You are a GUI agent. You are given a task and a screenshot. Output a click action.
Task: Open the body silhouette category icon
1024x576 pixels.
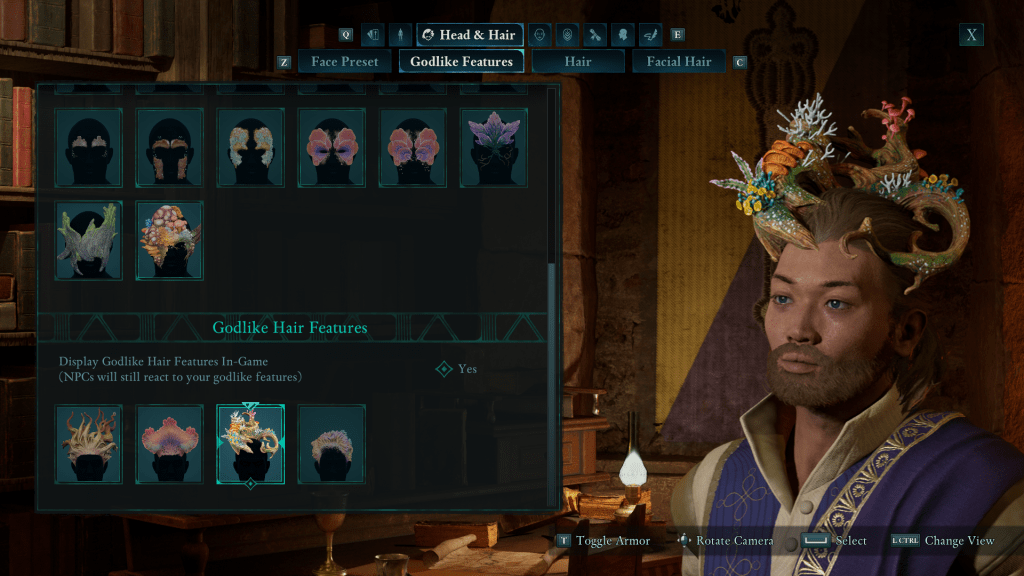pyautogui.click(x=400, y=35)
